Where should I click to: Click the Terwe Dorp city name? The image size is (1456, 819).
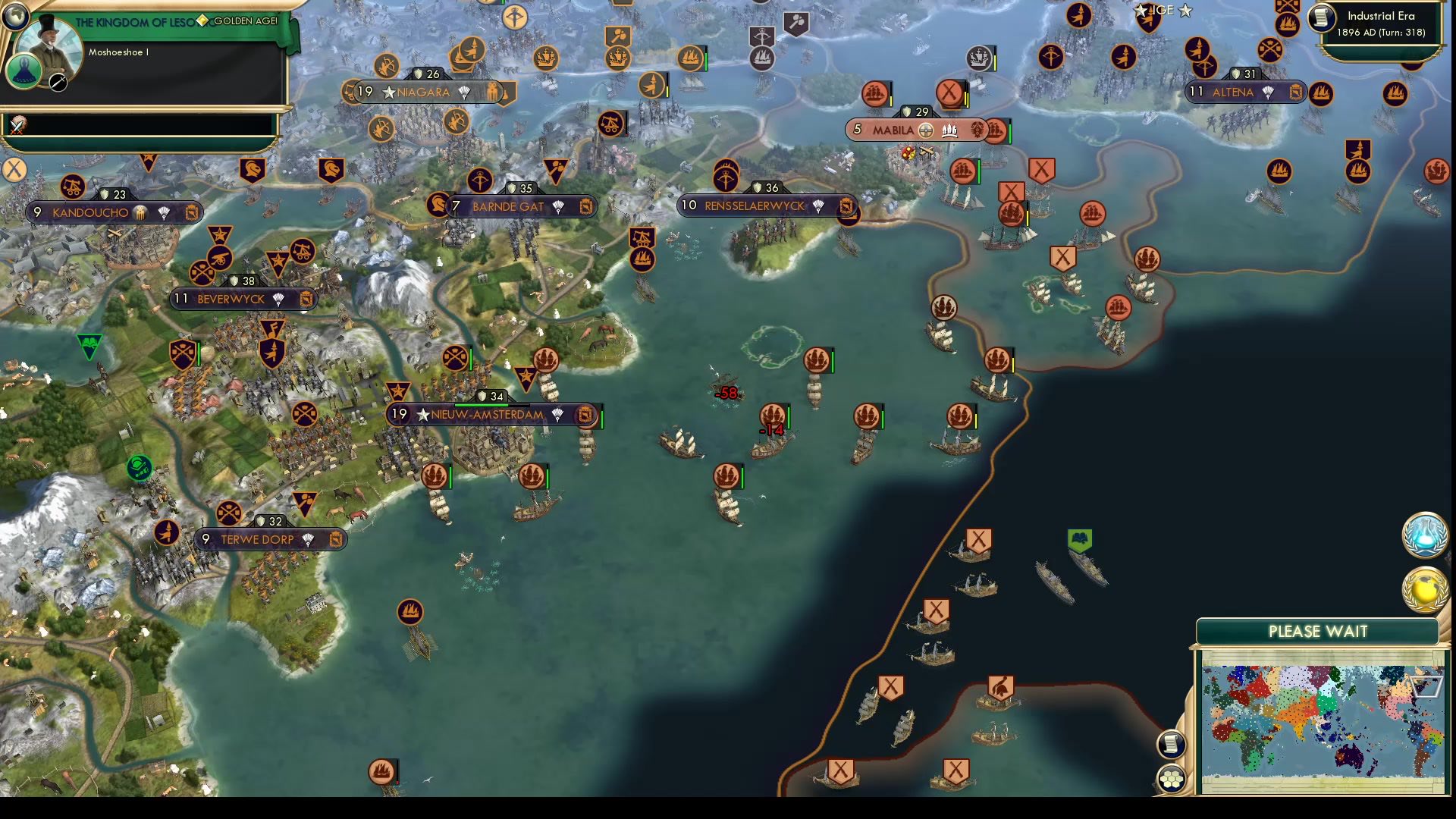pyautogui.click(x=258, y=539)
